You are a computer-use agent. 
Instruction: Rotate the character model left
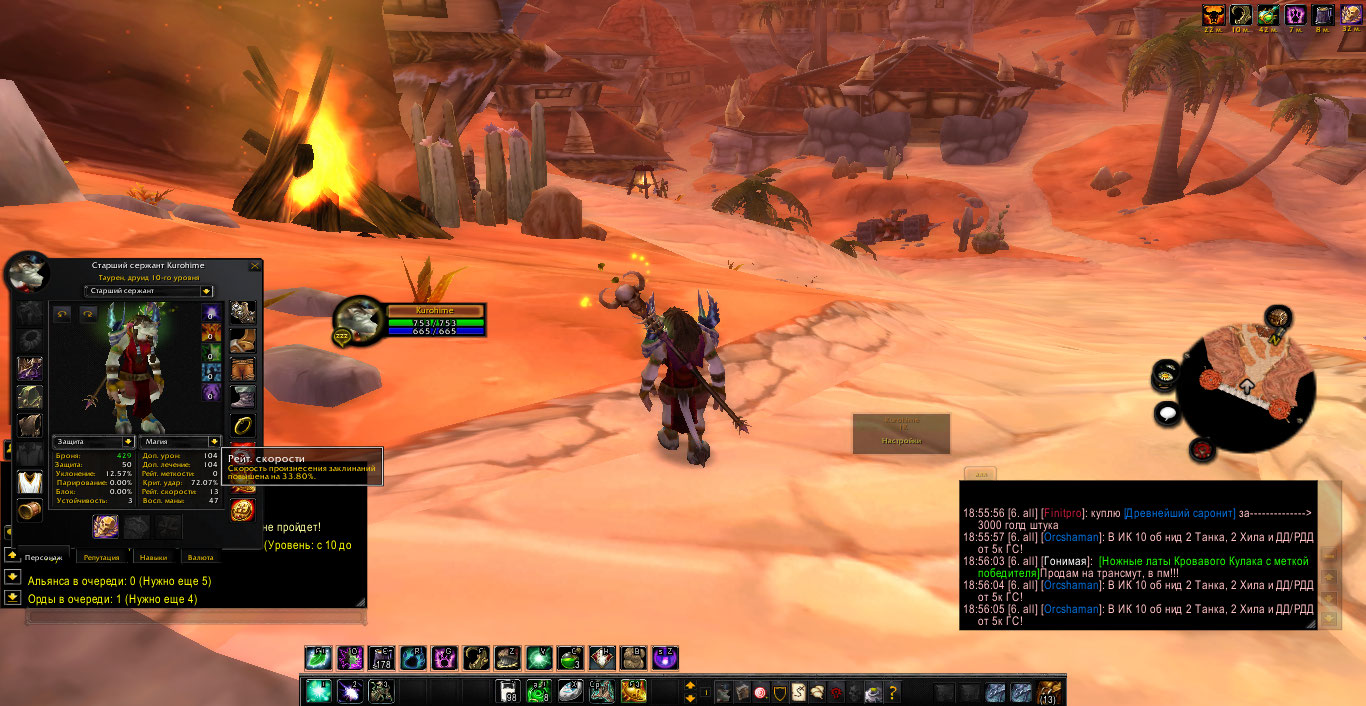[x=61, y=314]
